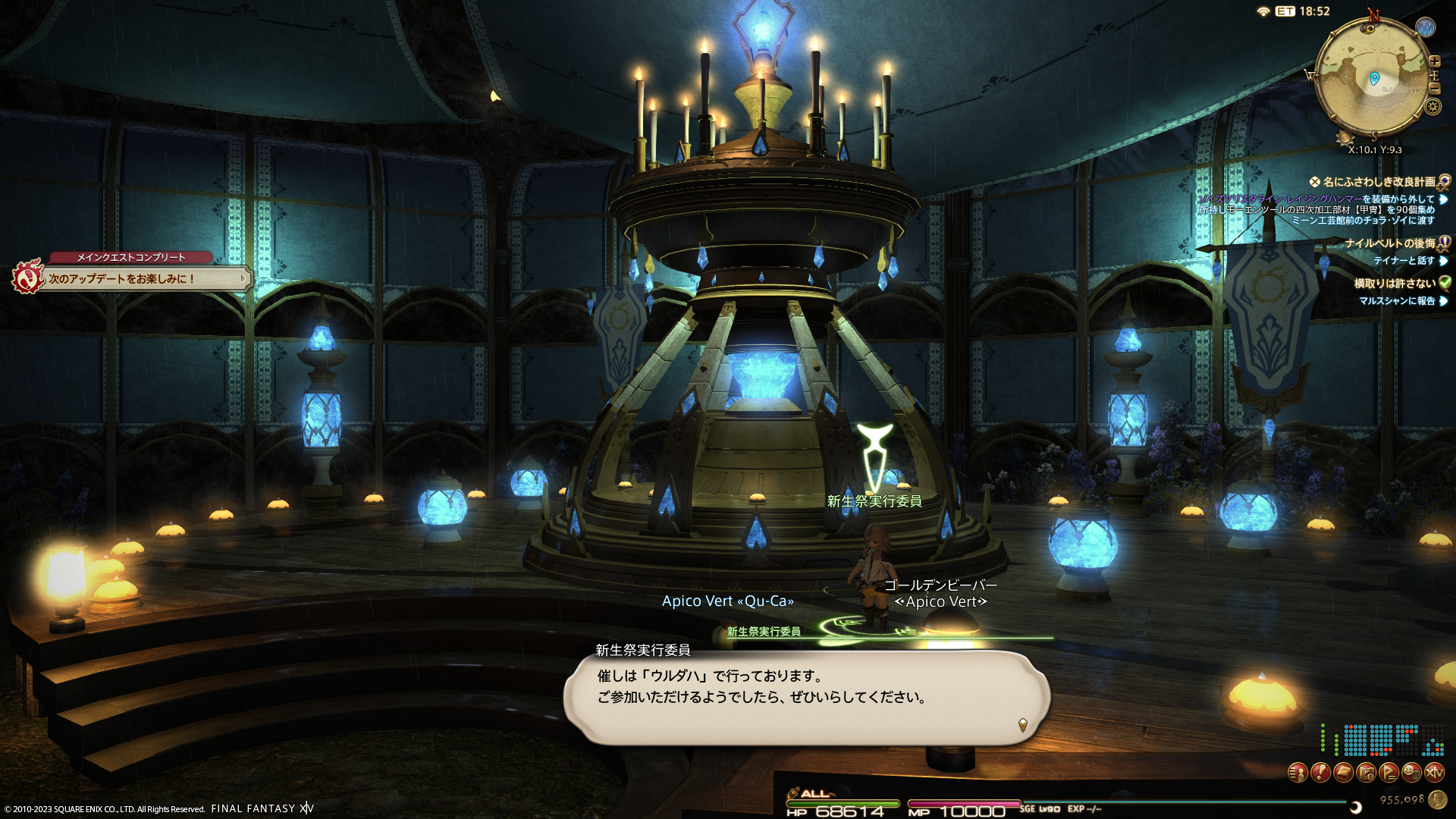
Task: Open the Social smiley faces menu
Action: (1411, 773)
